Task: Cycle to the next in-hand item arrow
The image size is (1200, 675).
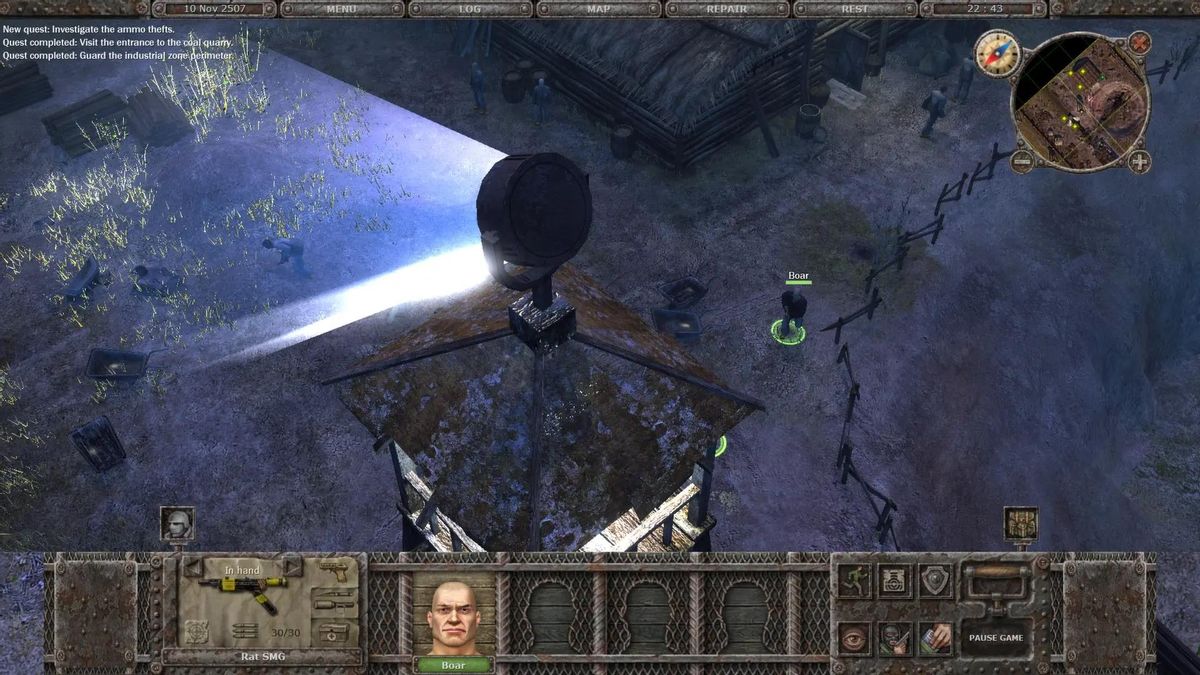Action: (x=293, y=568)
